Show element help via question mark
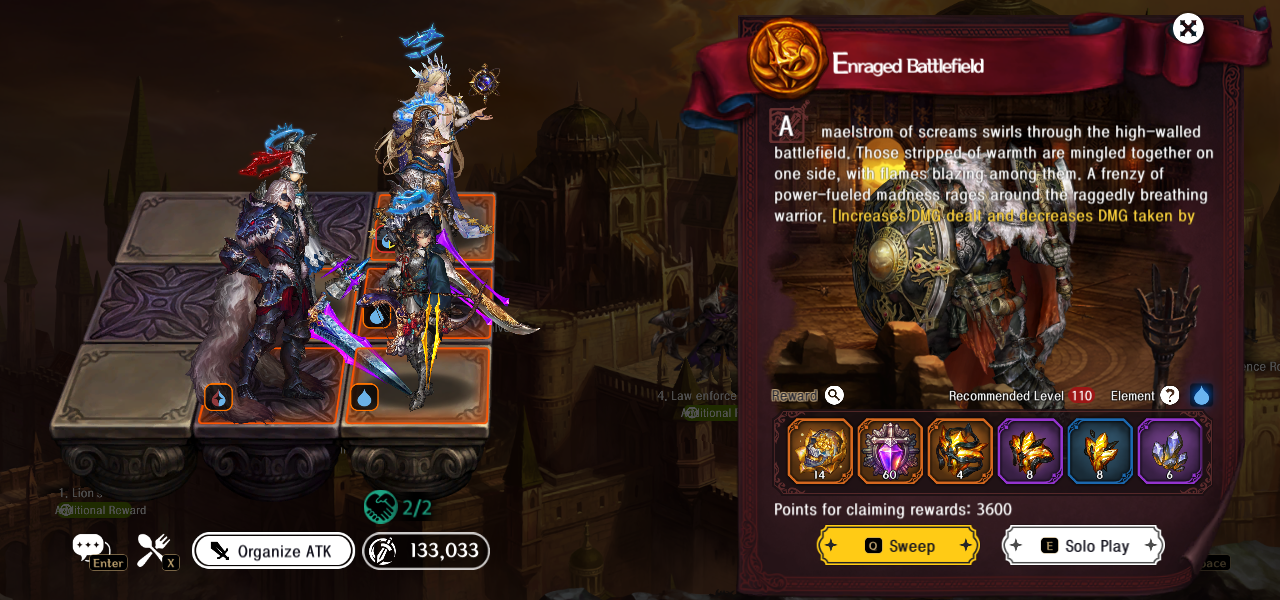Viewport: 1280px width, 600px height. [1169, 396]
